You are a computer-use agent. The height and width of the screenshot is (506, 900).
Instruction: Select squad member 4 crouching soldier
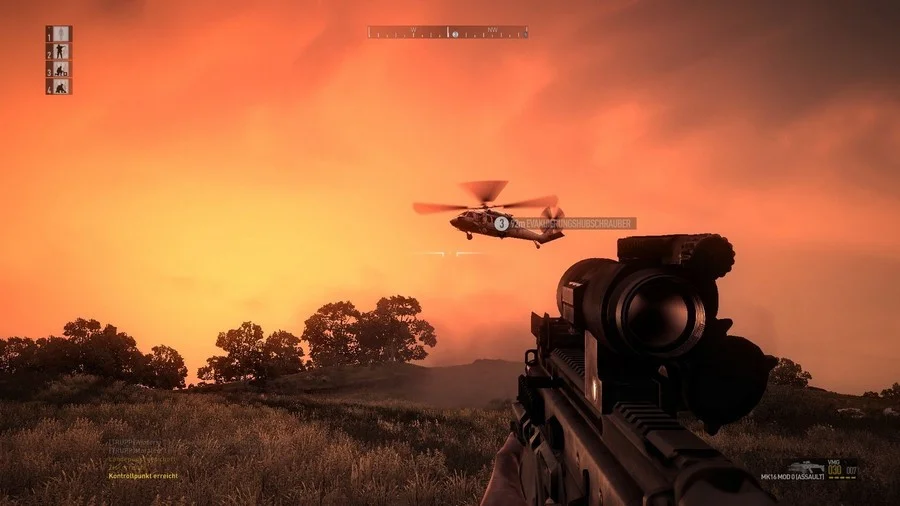(x=60, y=87)
